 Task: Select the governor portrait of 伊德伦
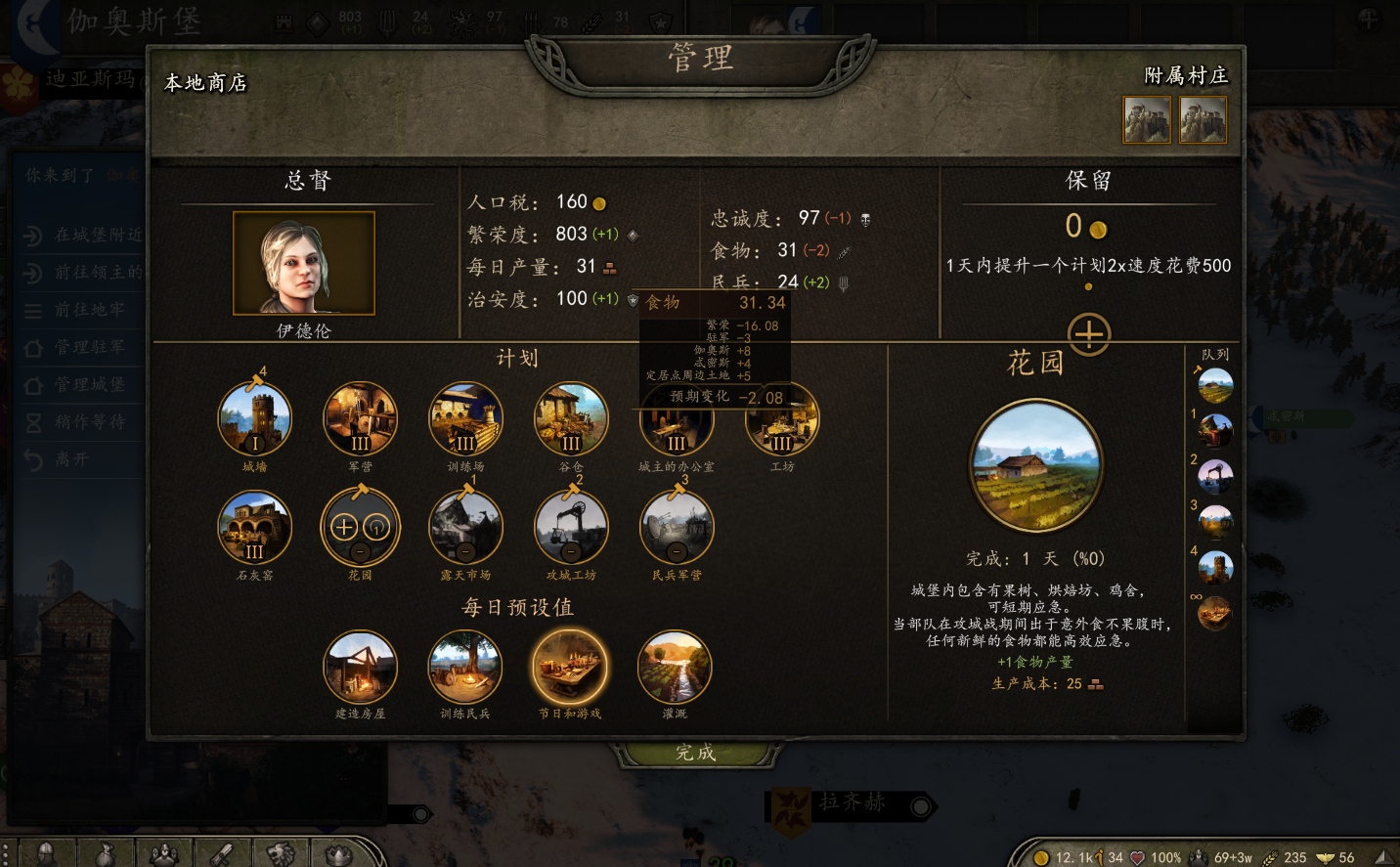pos(304,263)
